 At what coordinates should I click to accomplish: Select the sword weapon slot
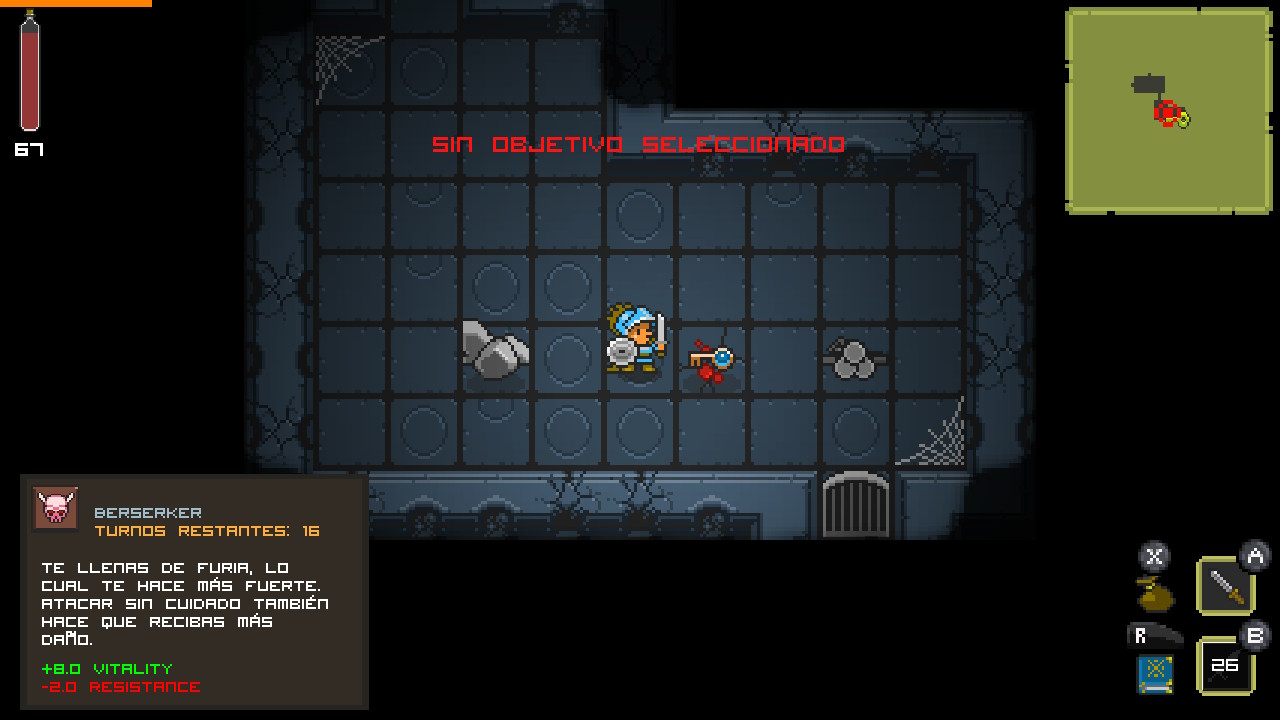pyautogui.click(x=1225, y=586)
